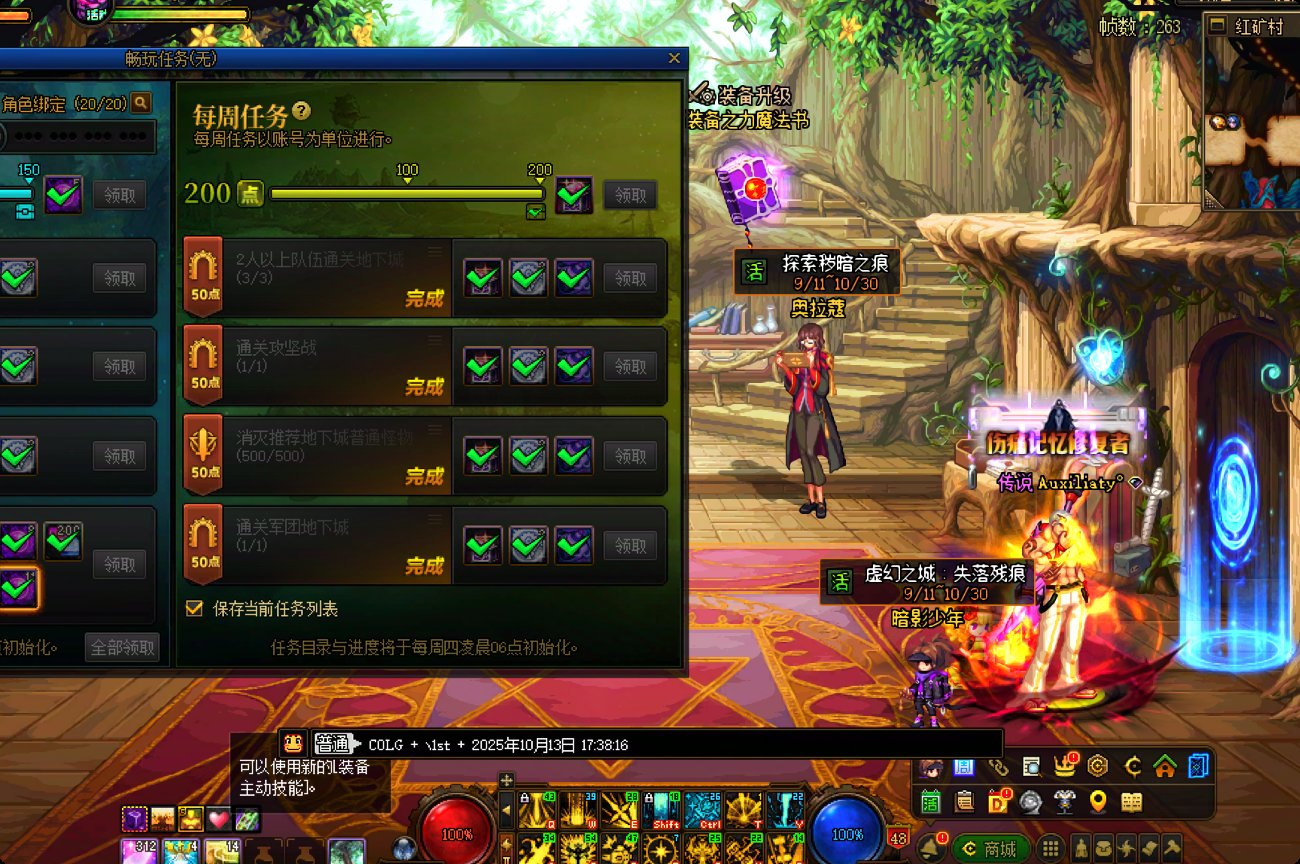Open the orange map pin icon

point(1098,801)
